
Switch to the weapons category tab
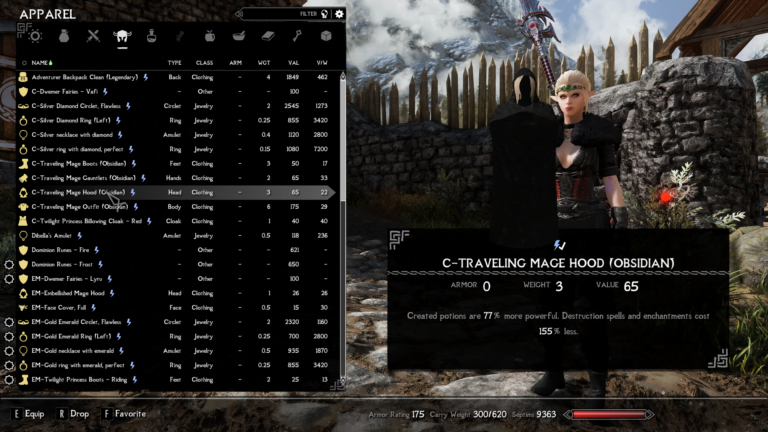(93, 36)
